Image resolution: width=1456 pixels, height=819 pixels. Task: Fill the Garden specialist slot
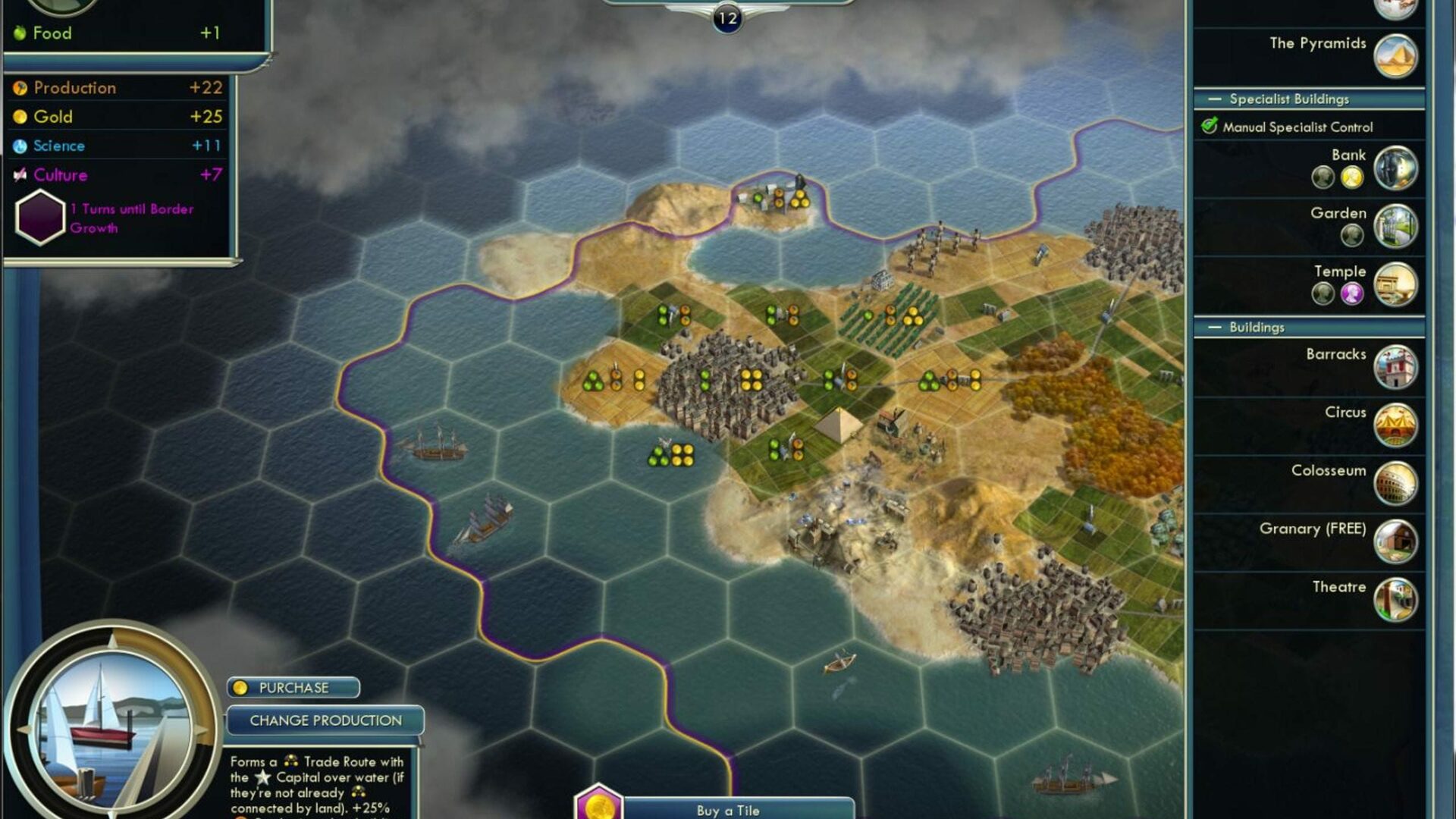click(1352, 236)
